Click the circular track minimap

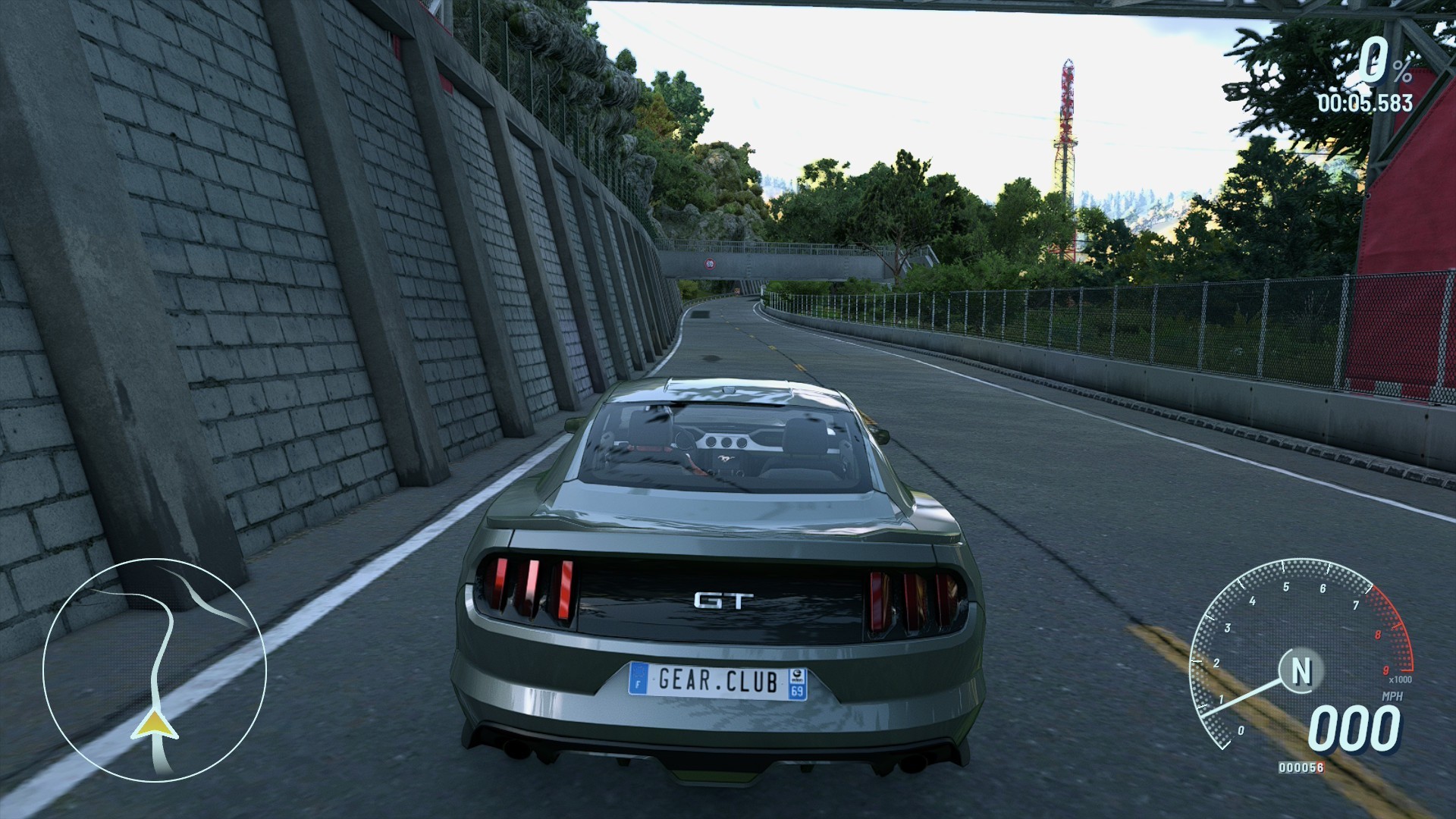155,670
